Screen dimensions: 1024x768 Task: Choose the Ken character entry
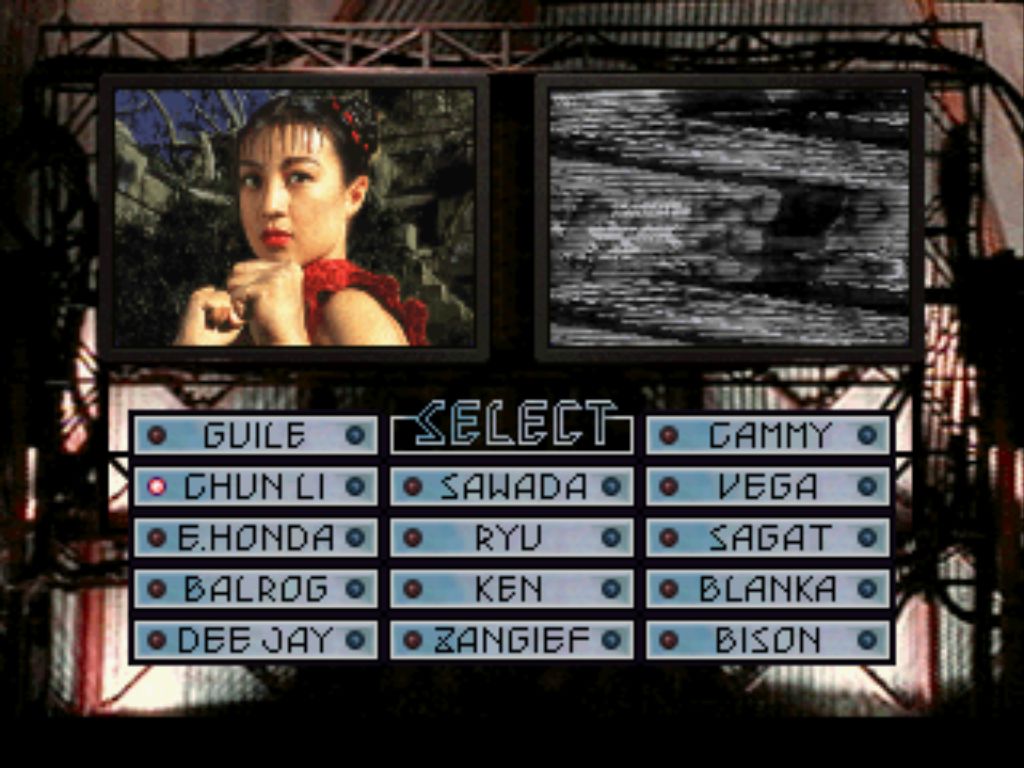[512, 589]
